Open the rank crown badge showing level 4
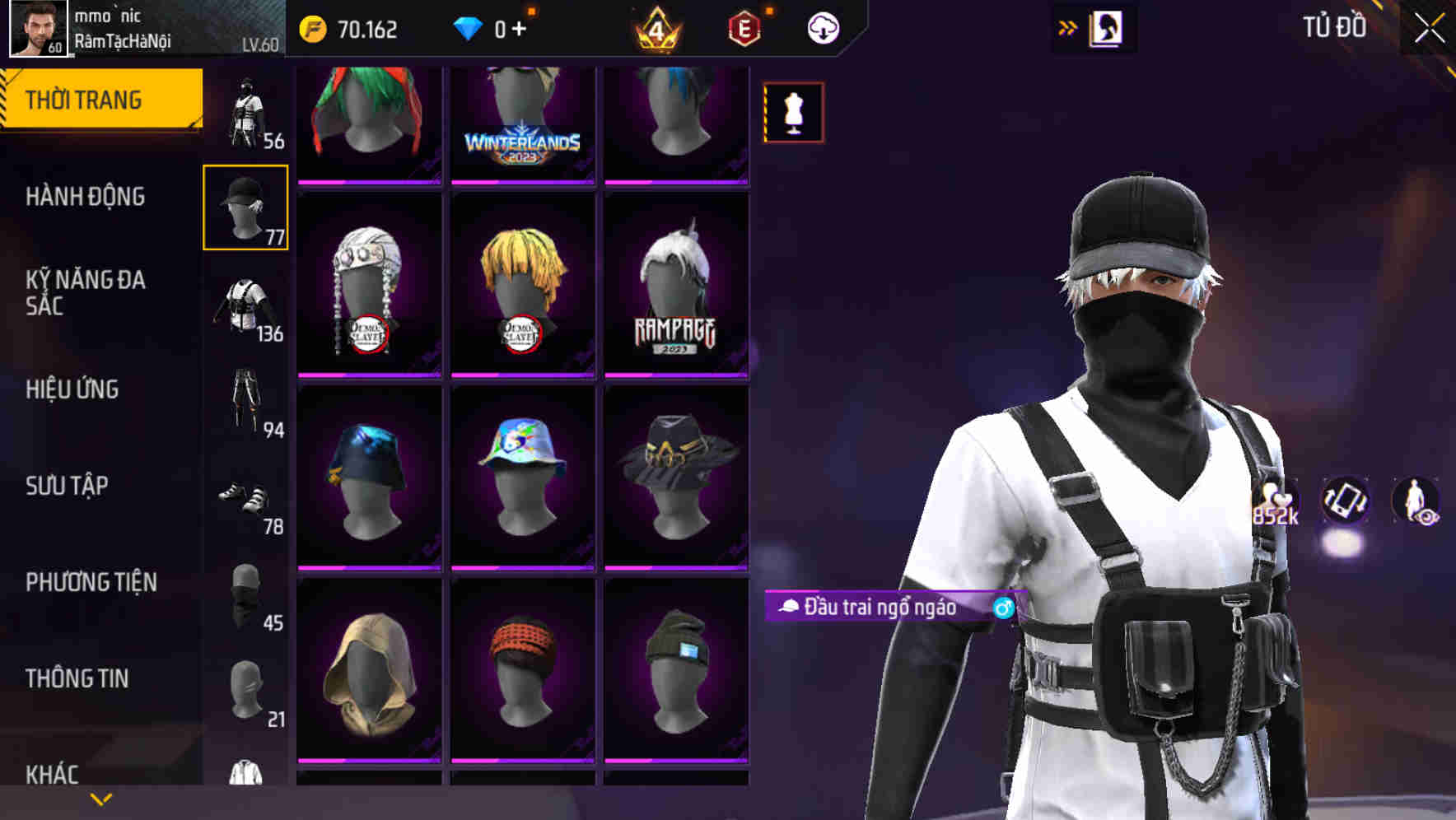This screenshot has width=1456, height=820. [x=655, y=27]
